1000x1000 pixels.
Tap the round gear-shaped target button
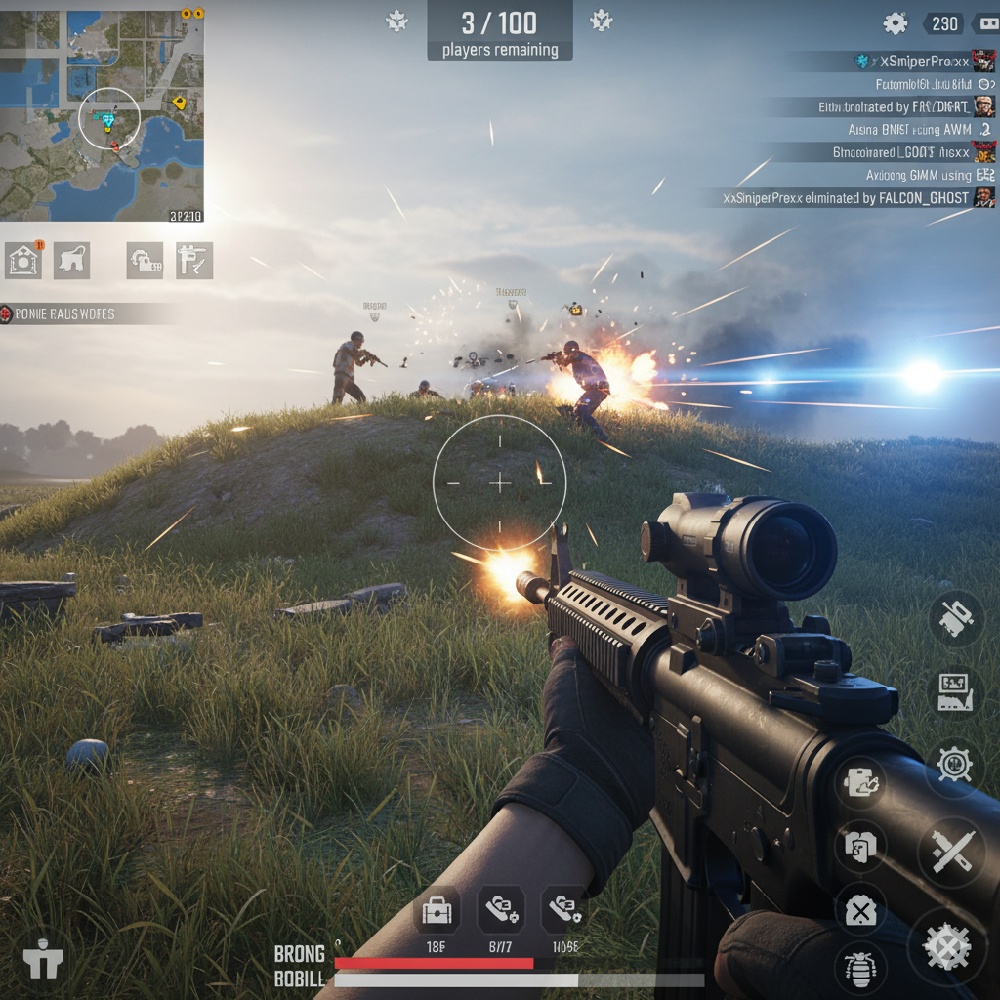(x=955, y=765)
